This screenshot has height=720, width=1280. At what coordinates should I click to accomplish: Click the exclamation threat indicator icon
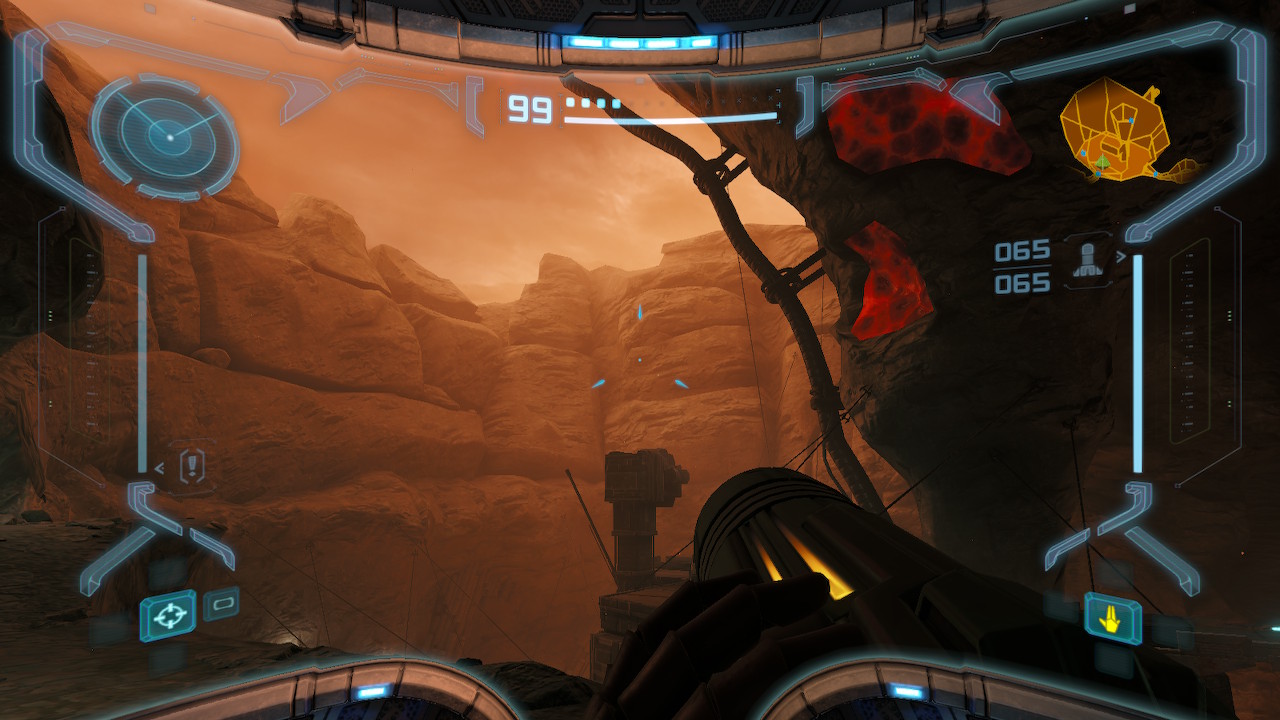pyautogui.click(x=192, y=466)
